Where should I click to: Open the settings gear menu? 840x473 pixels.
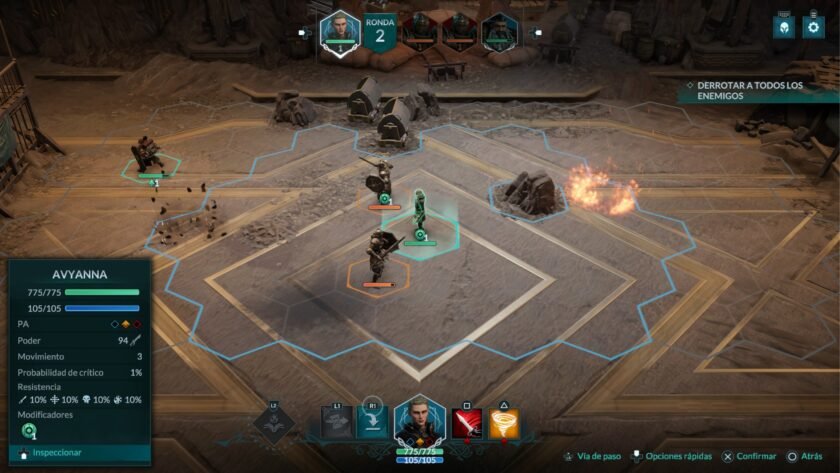(x=809, y=27)
